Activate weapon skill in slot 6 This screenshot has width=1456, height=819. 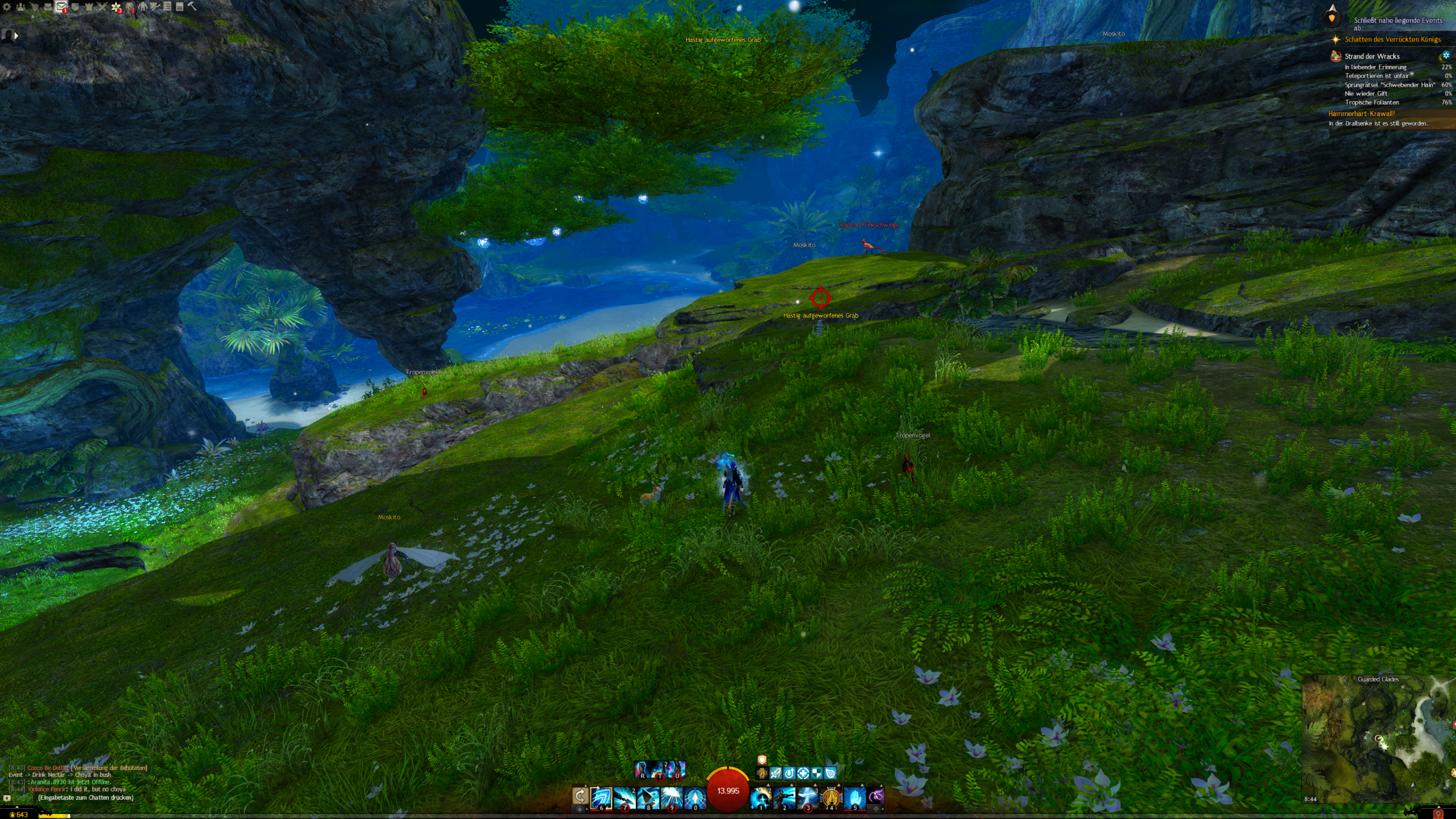(601, 797)
